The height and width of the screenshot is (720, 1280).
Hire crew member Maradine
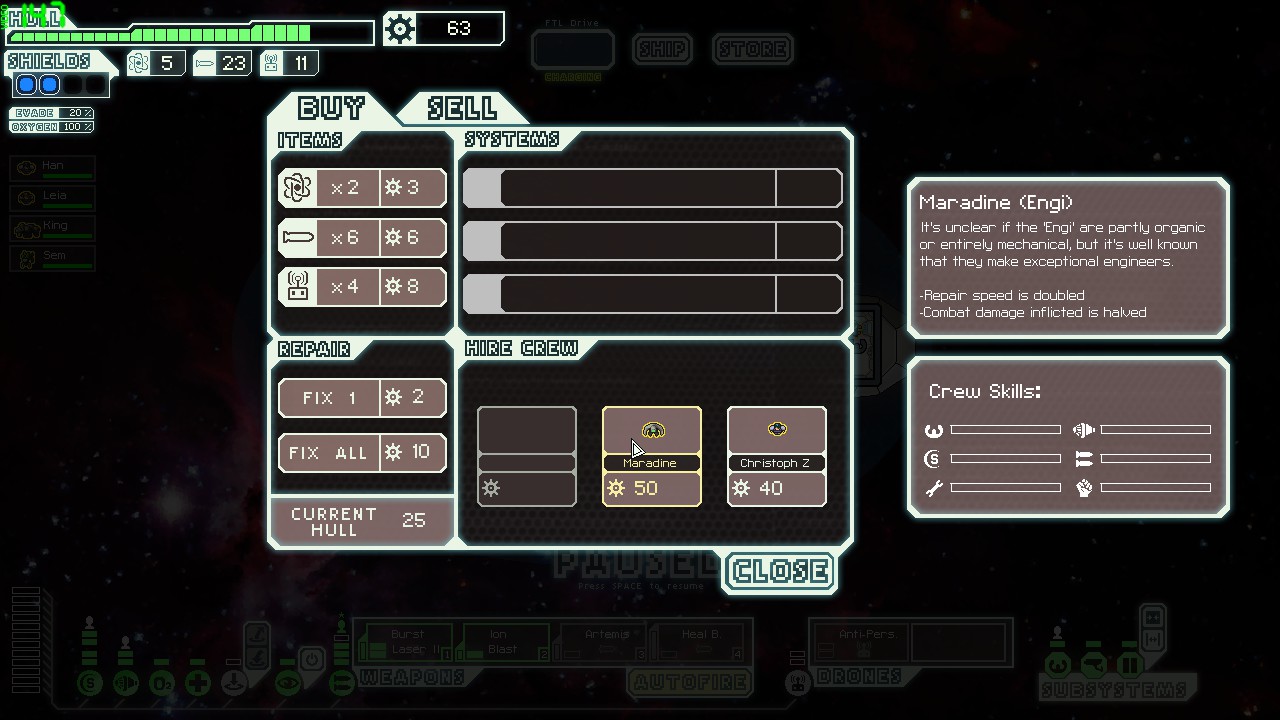click(x=652, y=456)
